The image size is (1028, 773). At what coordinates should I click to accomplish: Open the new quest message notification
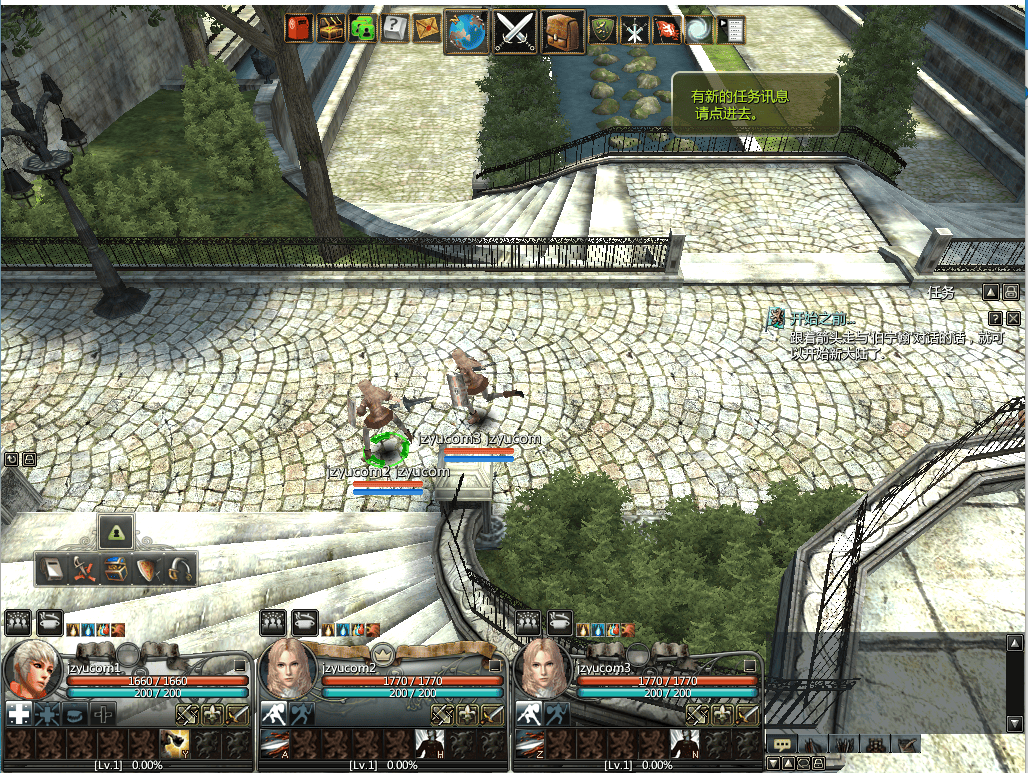[x=755, y=104]
